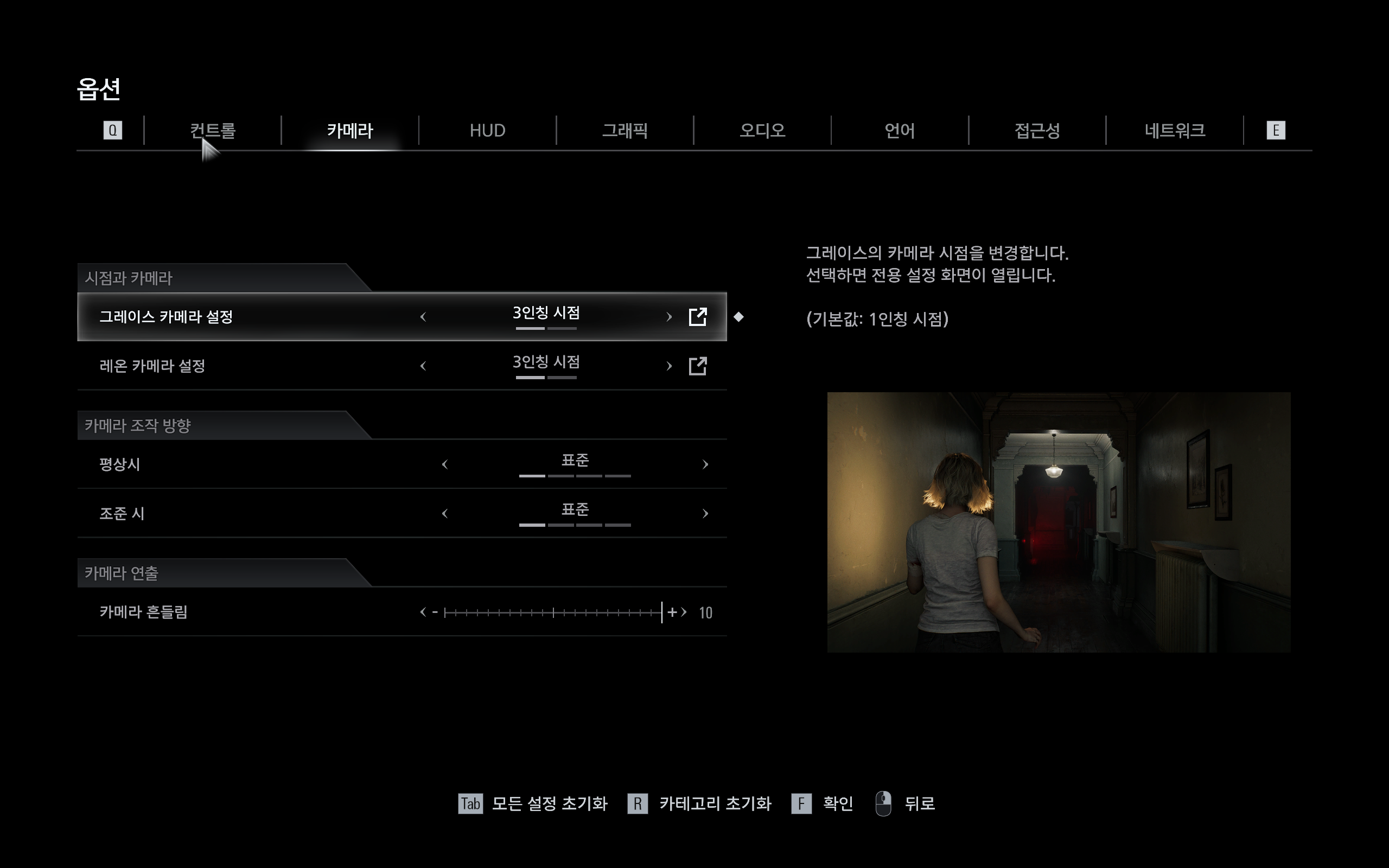Decrease 카메라 흔들림 with the minus arrow
Image resolution: width=1389 pixels, height=868 pixels.
coord(428,612)
